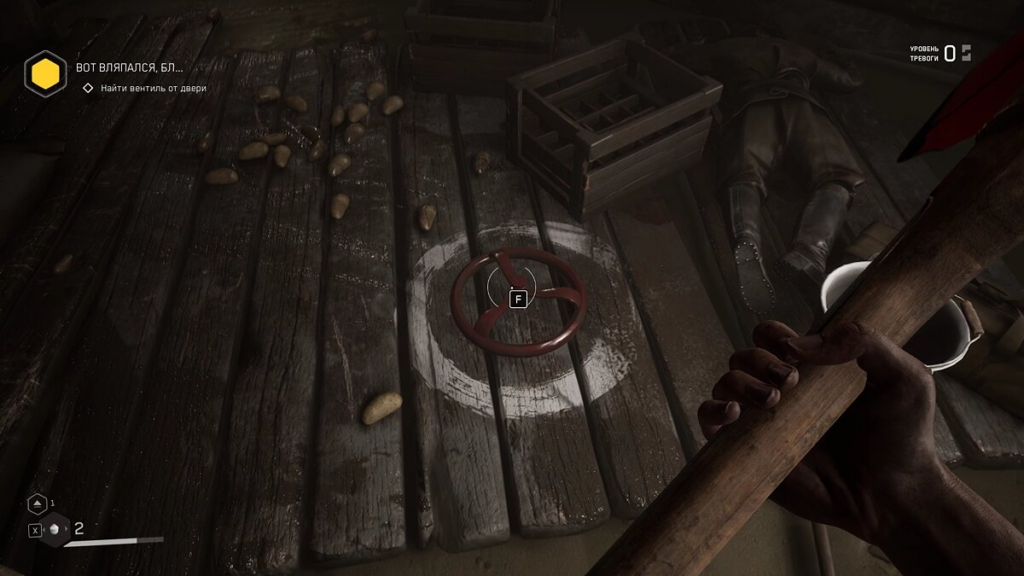Click the yellow hexagon quest icon
Viewport: 1024px width, 576px height.
click(x=45, y=72)
